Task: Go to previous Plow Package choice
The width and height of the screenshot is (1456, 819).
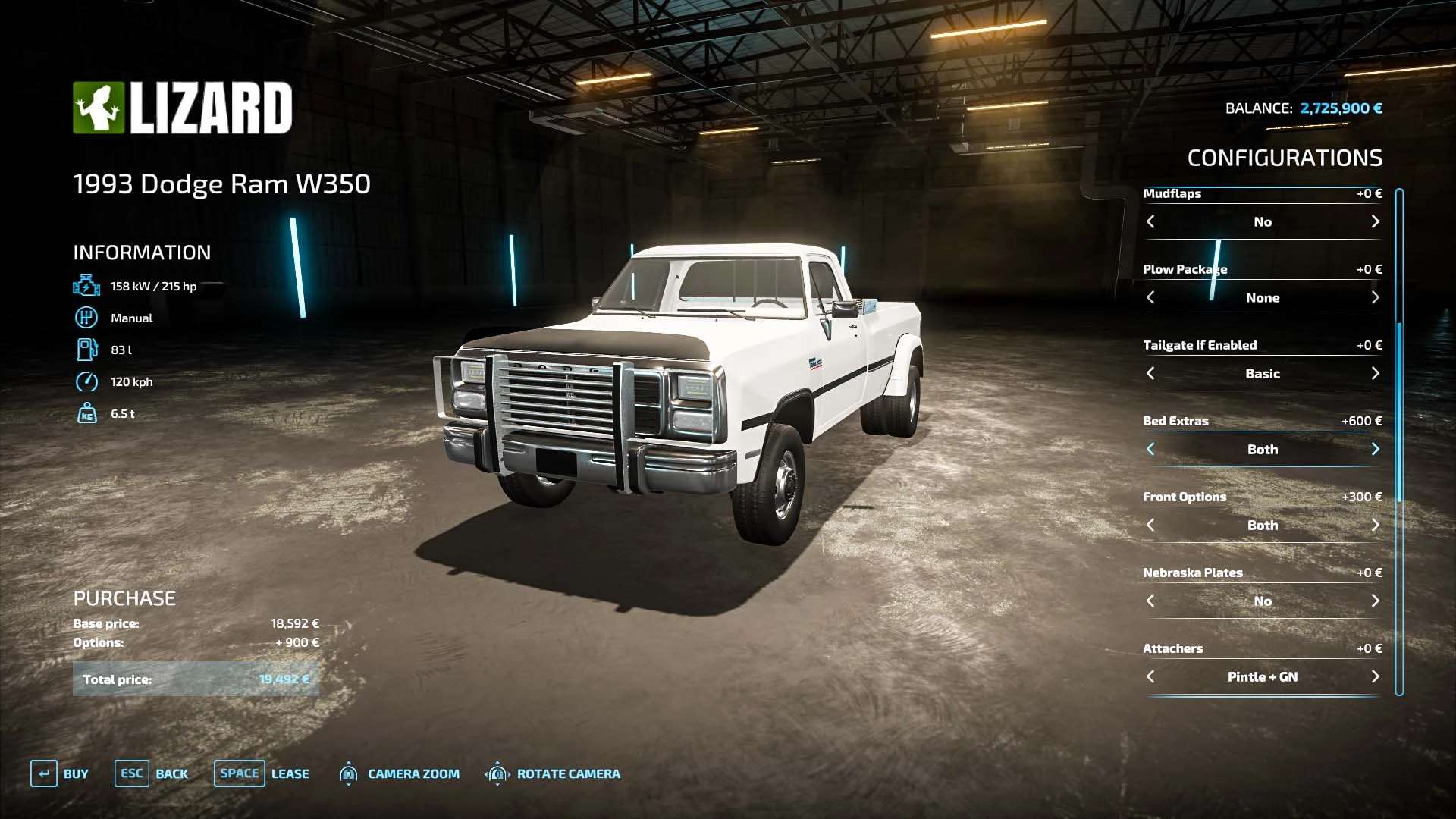Action: coord(1150,297)
